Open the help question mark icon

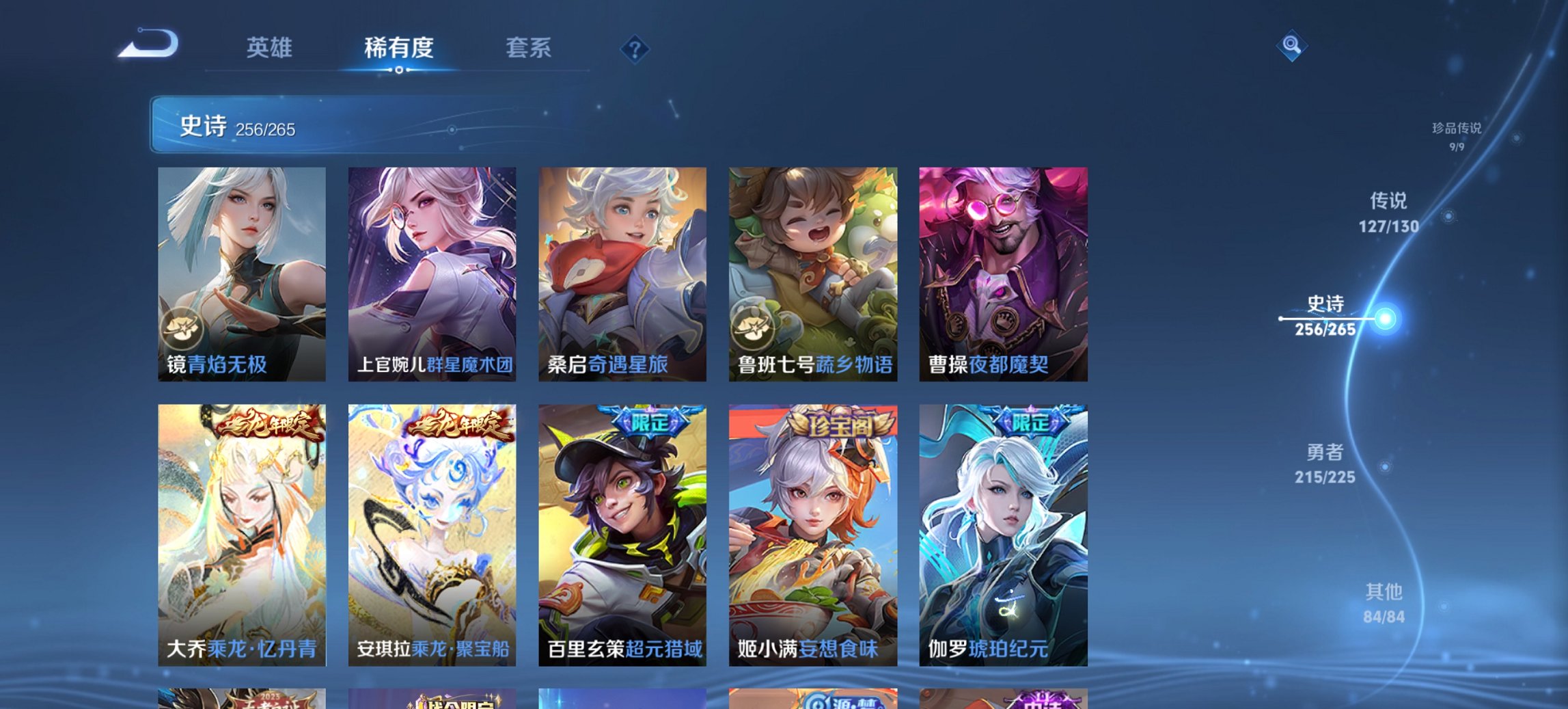[634, 47]
